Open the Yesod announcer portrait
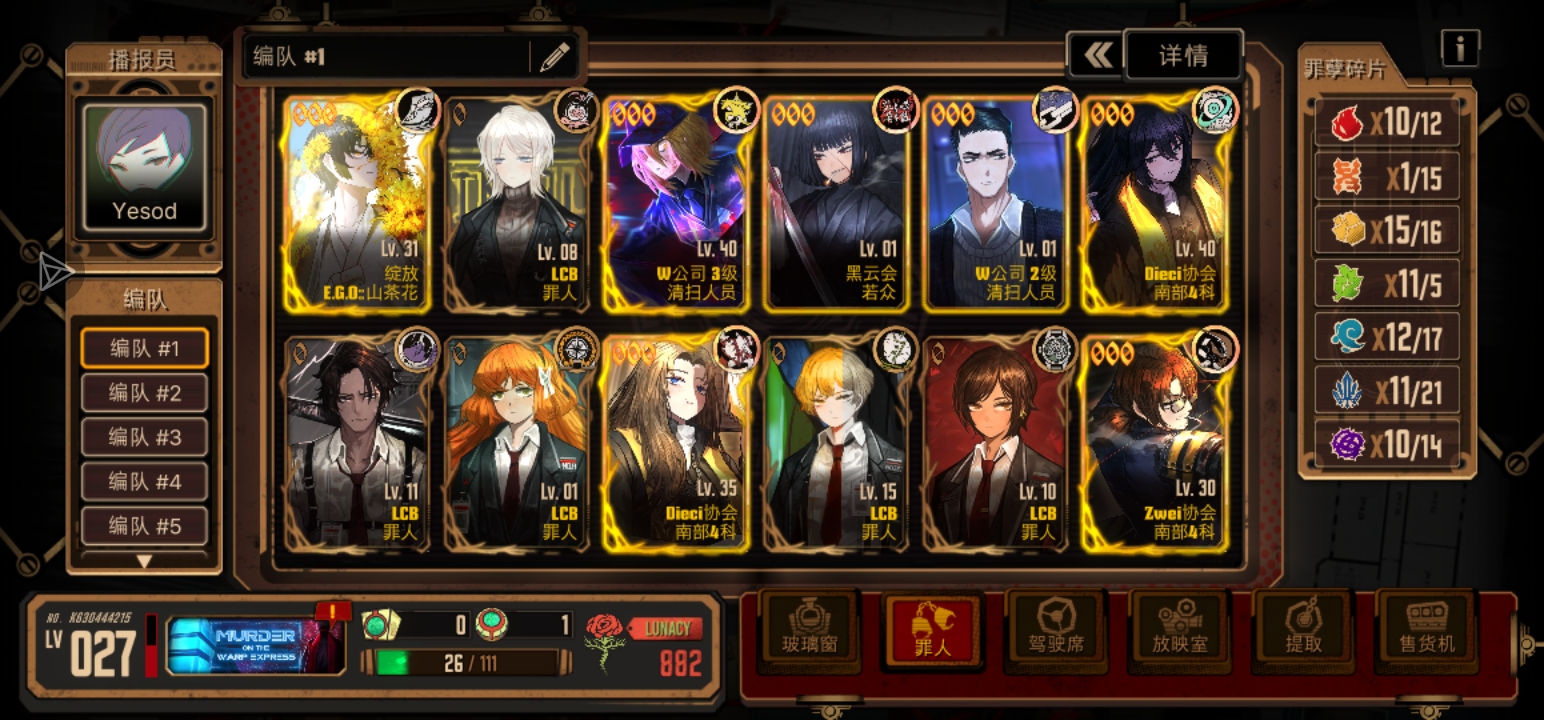 [x=145, y=167]
